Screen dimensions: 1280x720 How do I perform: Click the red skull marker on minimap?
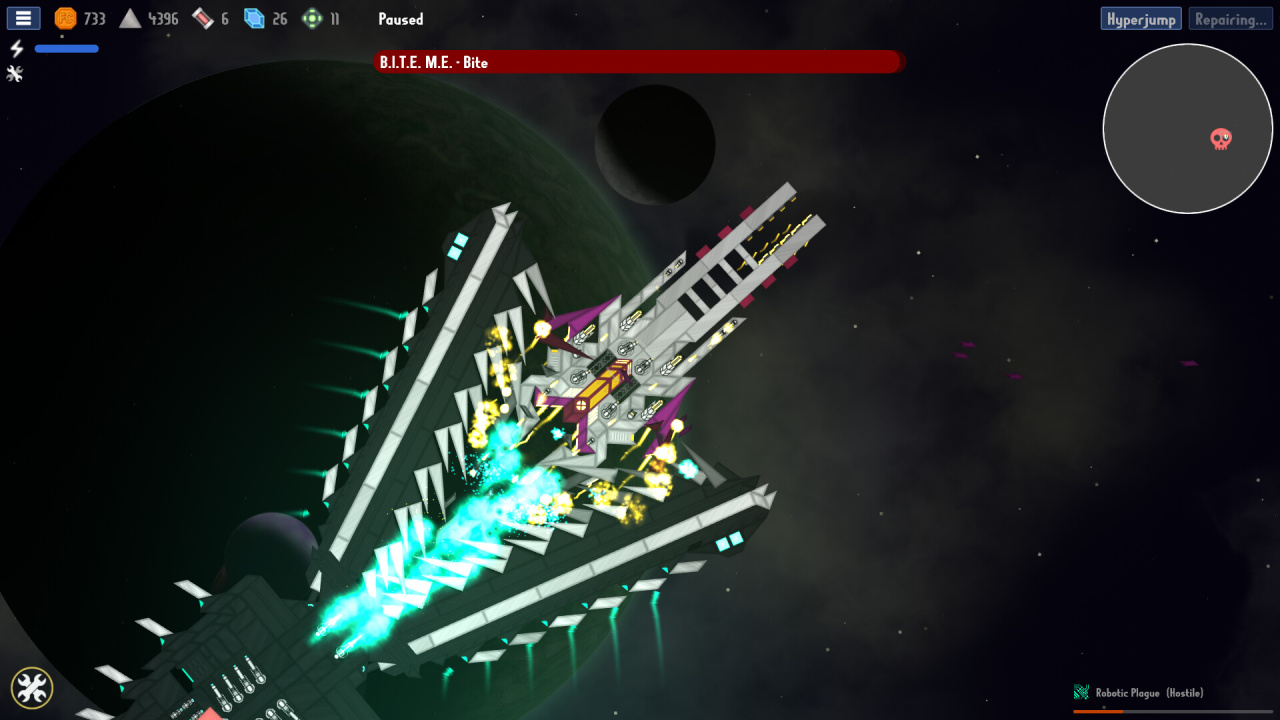1221,139
